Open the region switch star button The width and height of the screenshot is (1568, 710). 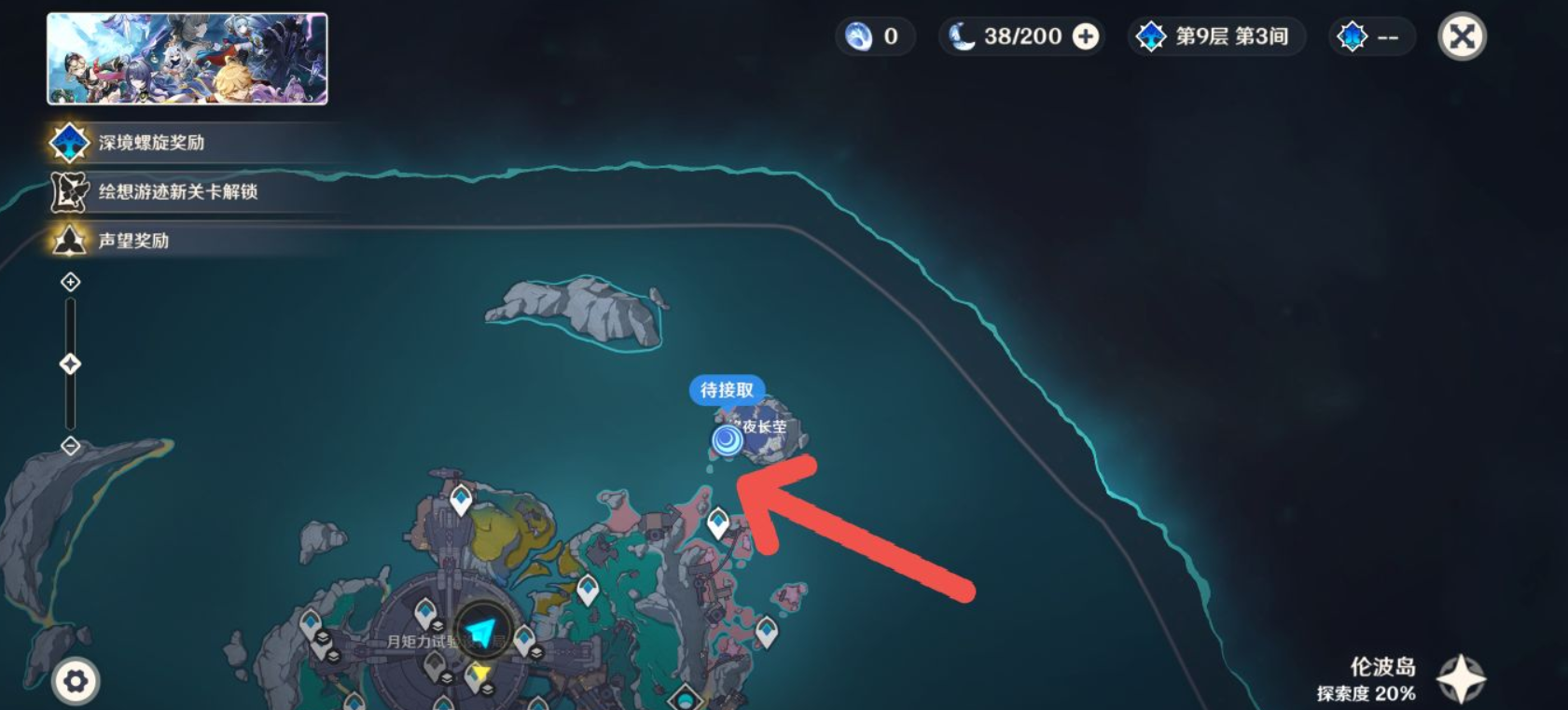tap(1461, 678)
